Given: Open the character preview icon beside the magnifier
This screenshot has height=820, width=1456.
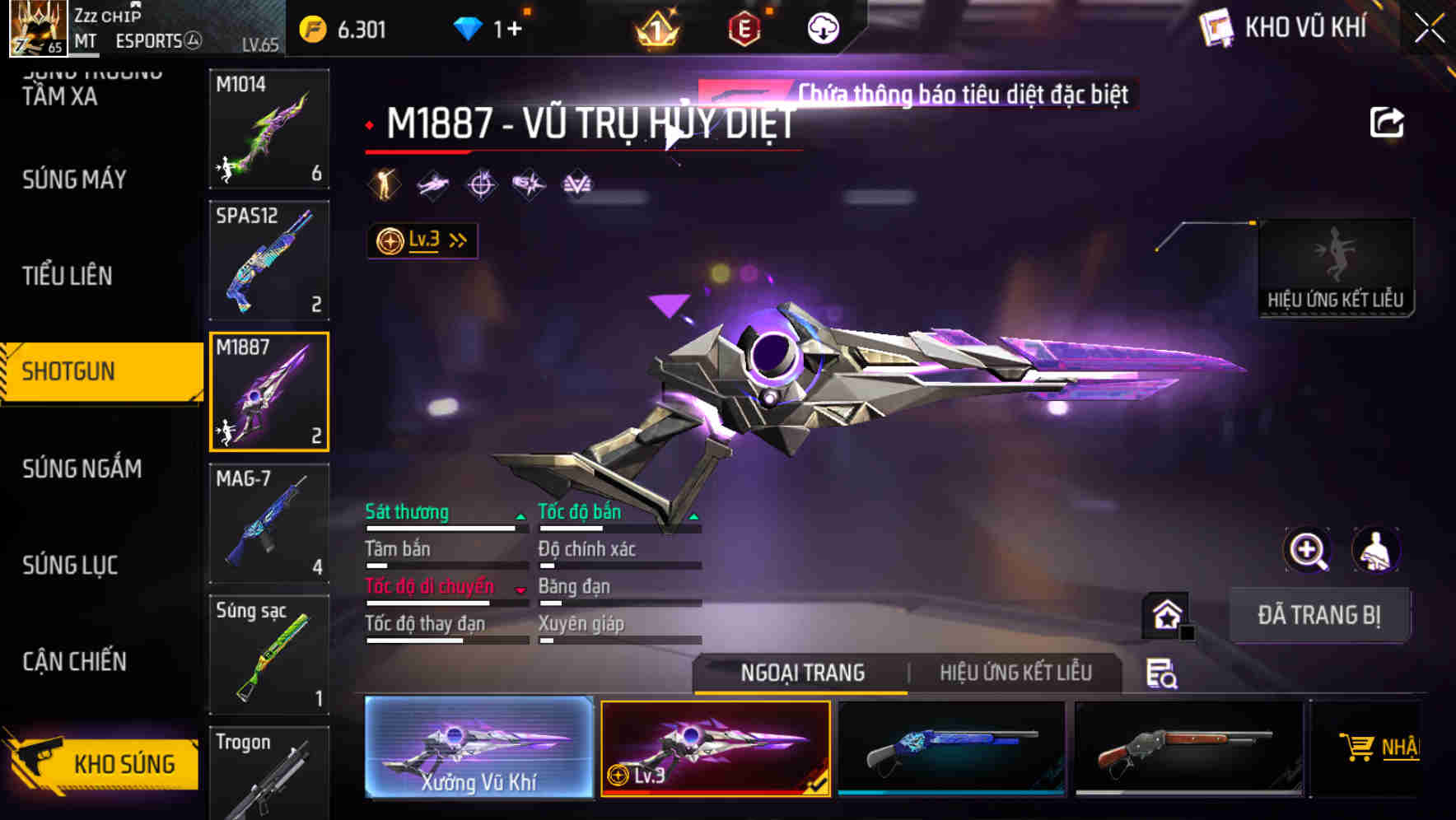Looking at the screenshot, I should point(1375,550).
